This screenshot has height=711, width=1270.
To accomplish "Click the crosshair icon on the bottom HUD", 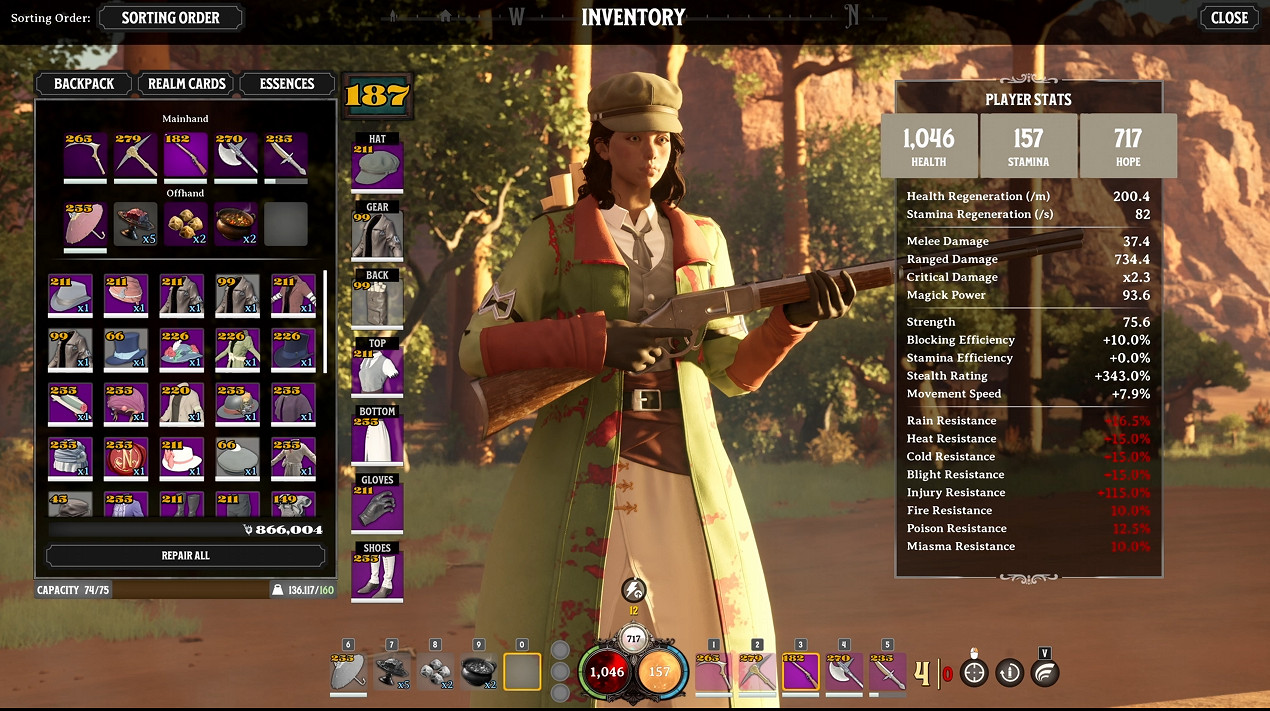I will (974, 672).
